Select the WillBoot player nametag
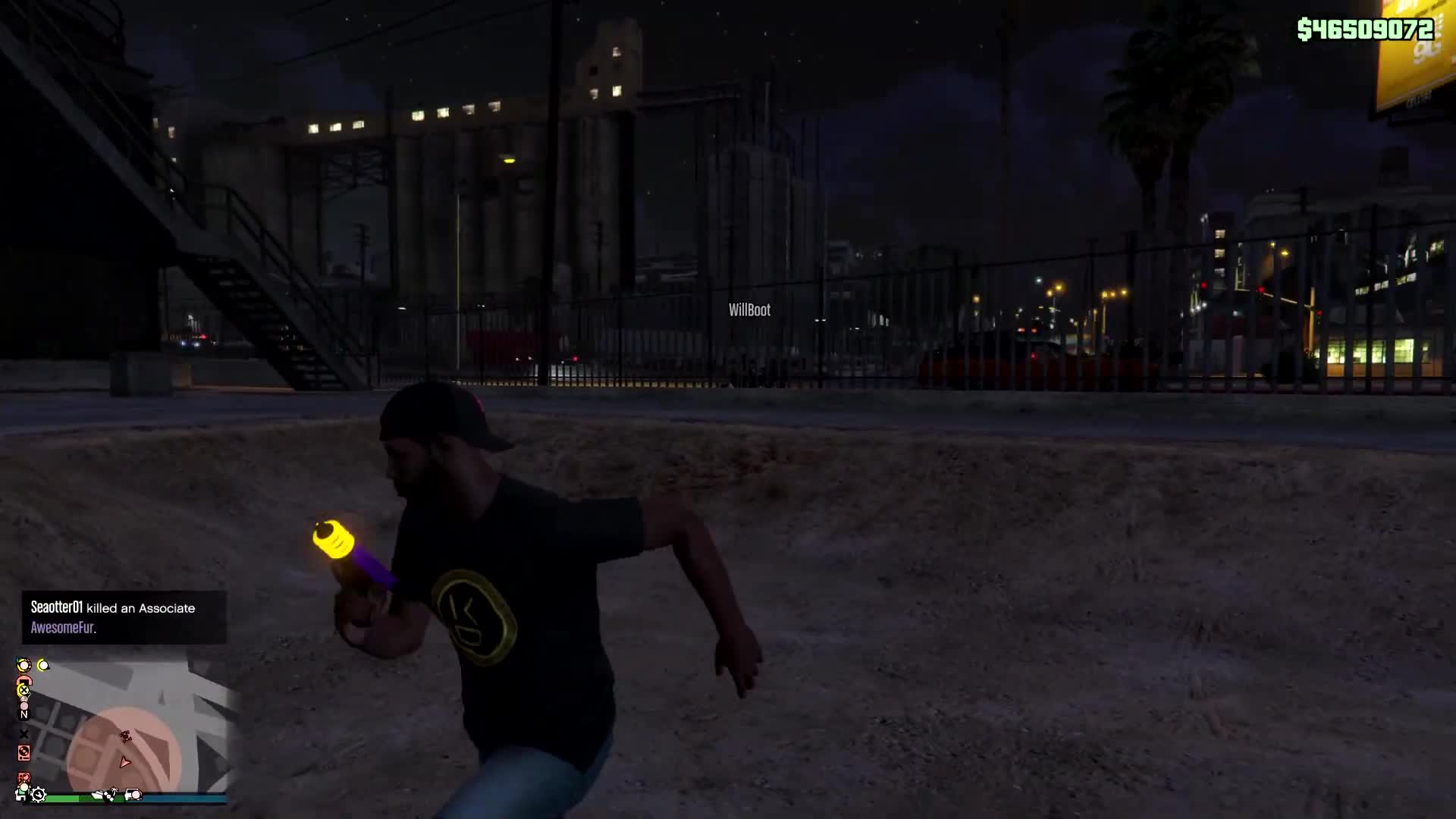 (x=748, y=310)
